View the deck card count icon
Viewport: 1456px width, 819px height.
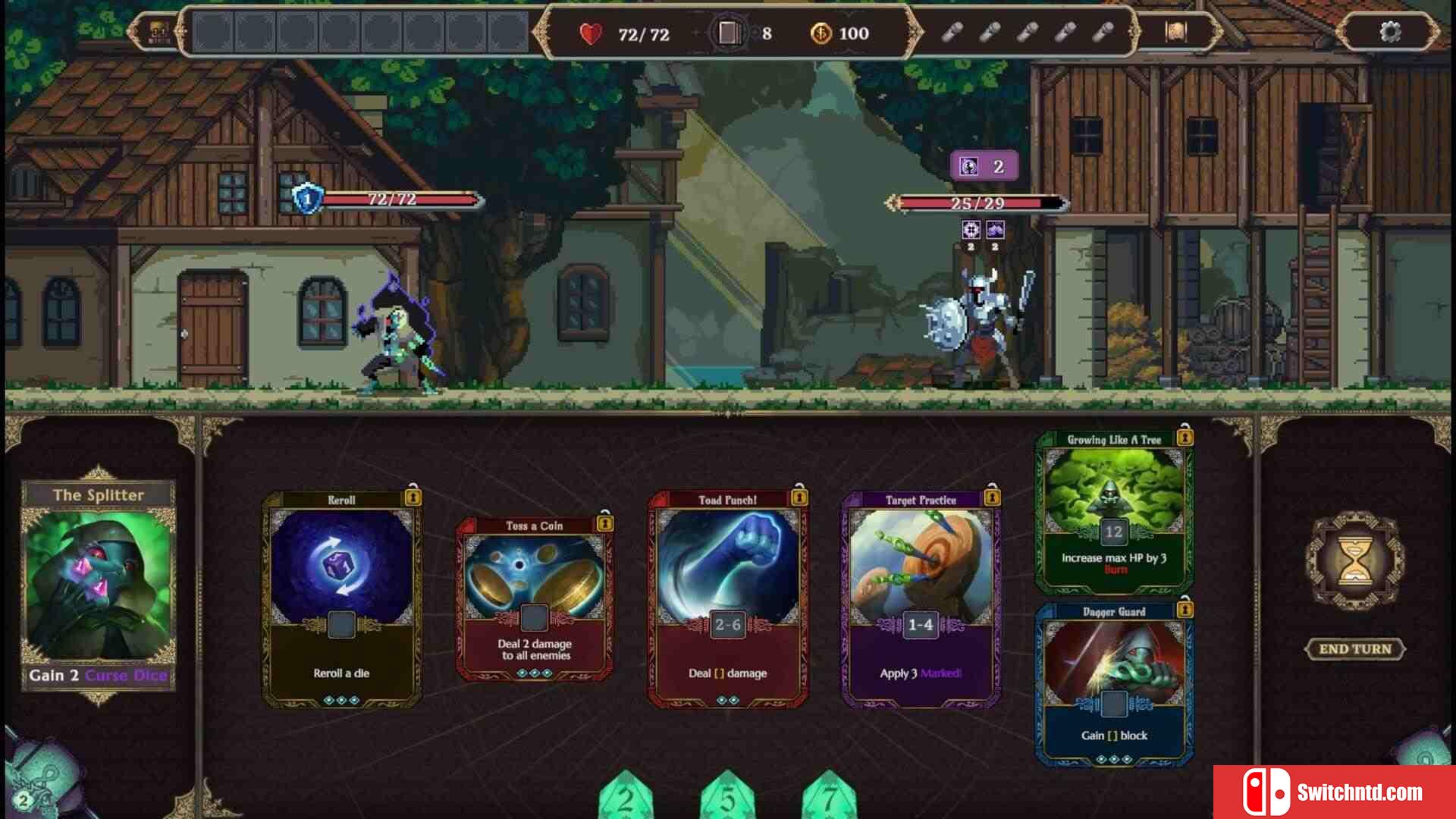pos(728,33)
